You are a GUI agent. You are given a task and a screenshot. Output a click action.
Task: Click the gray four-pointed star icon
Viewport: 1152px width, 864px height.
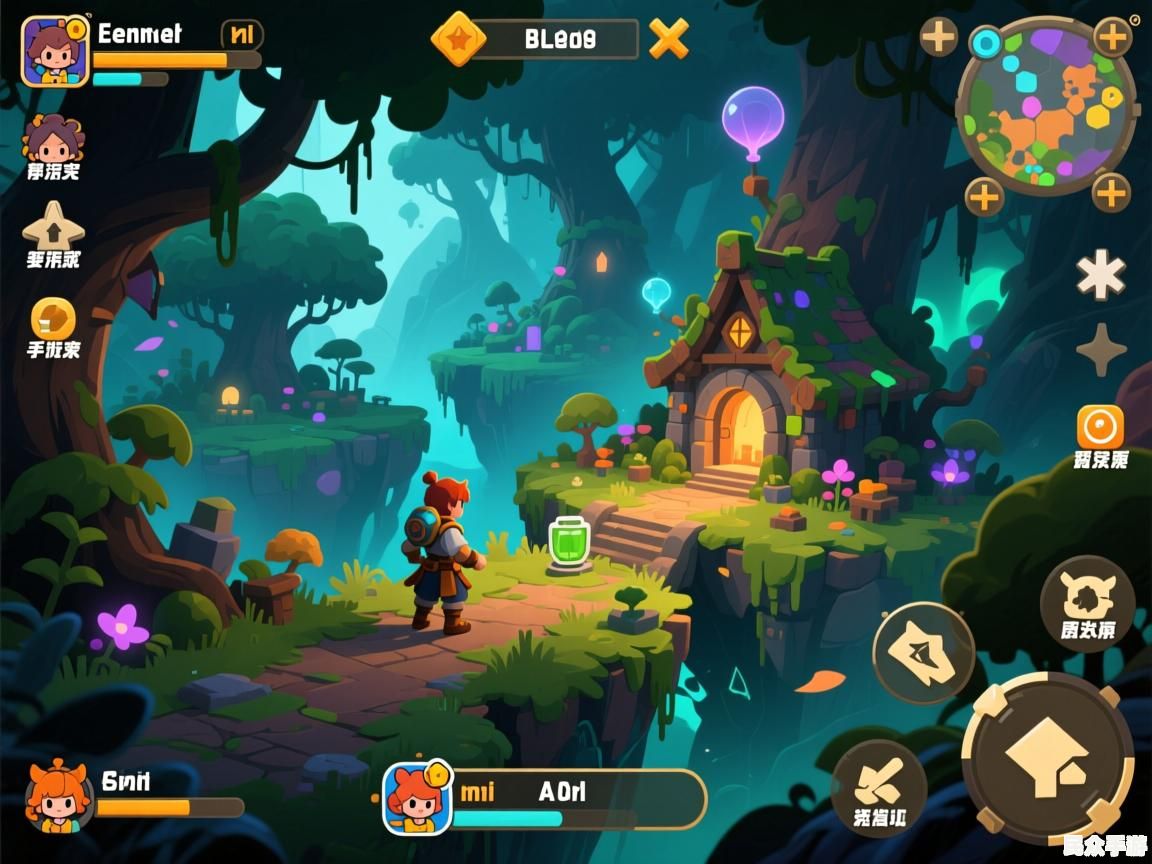pos(1101,349)
